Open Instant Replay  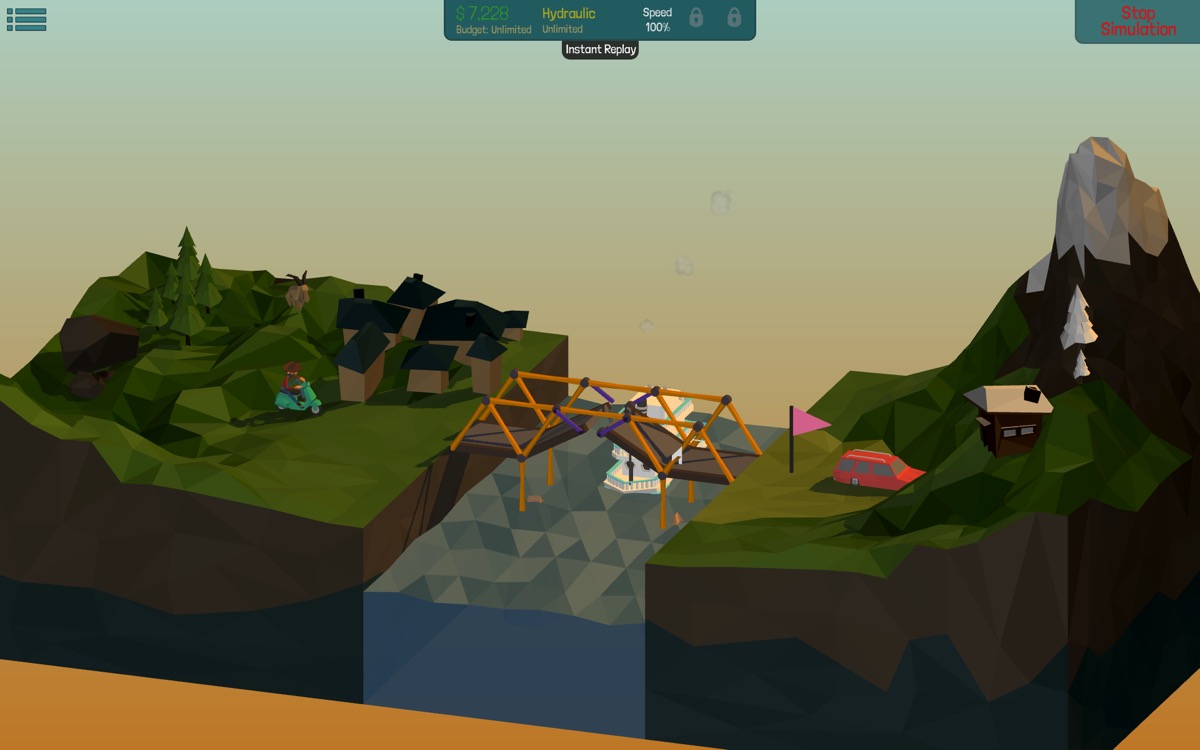[x=600, y=50]
